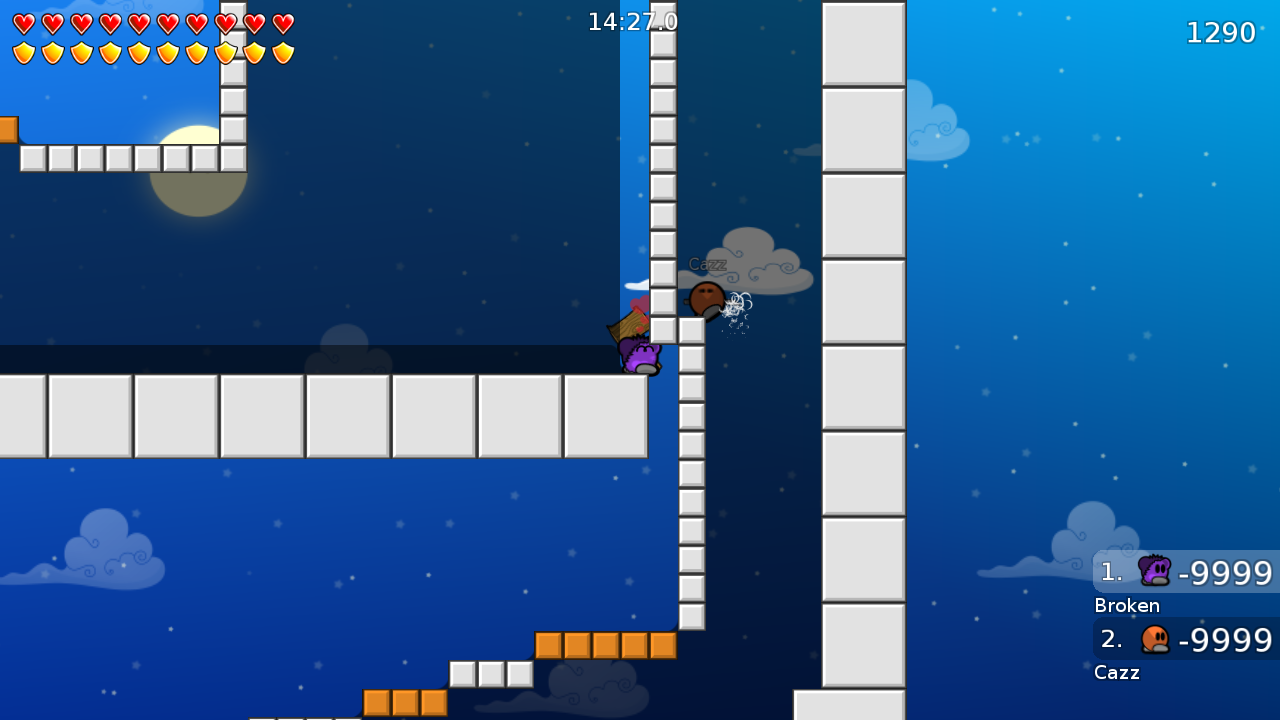Click the Broken name under the first scoreboard row

pos(1126,606)
